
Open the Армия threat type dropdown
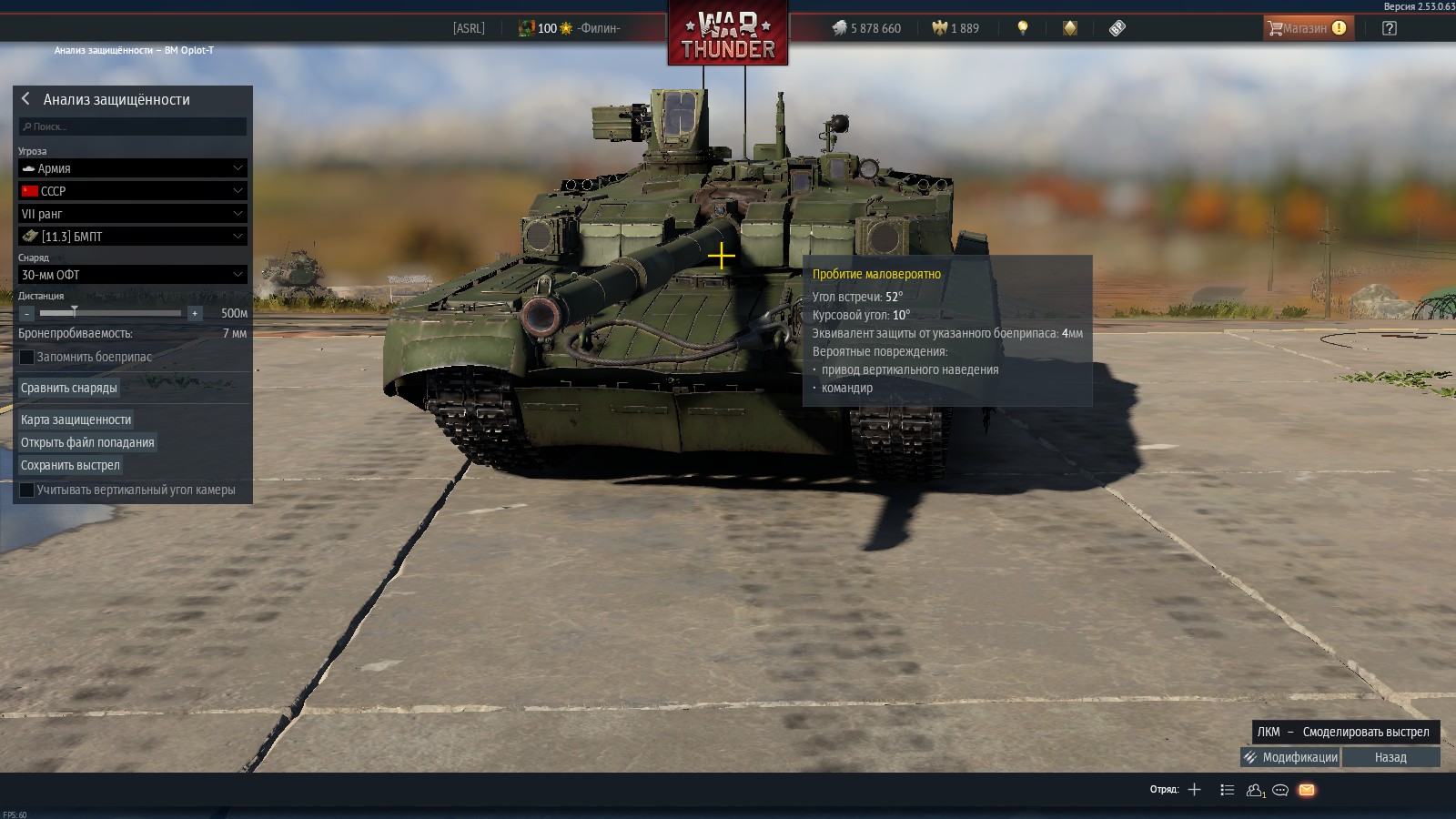133,168
